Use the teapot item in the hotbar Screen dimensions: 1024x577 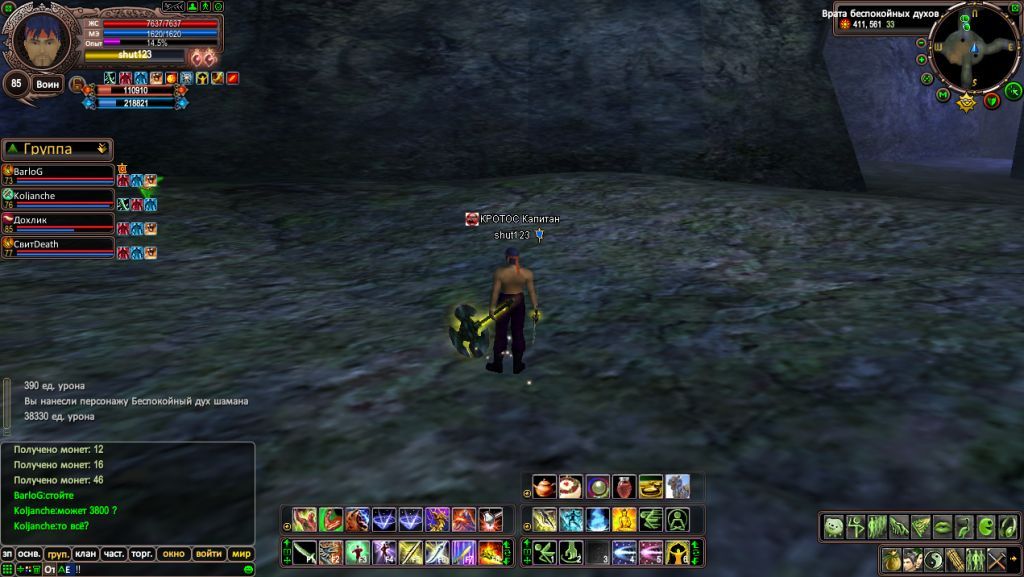pos(545,487)
